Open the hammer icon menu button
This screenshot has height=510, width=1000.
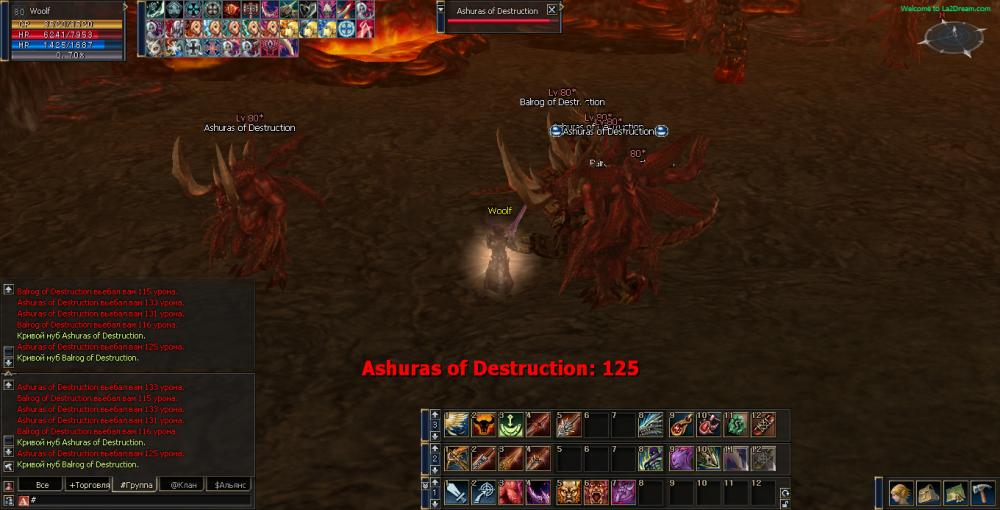[x=983, y=492]
